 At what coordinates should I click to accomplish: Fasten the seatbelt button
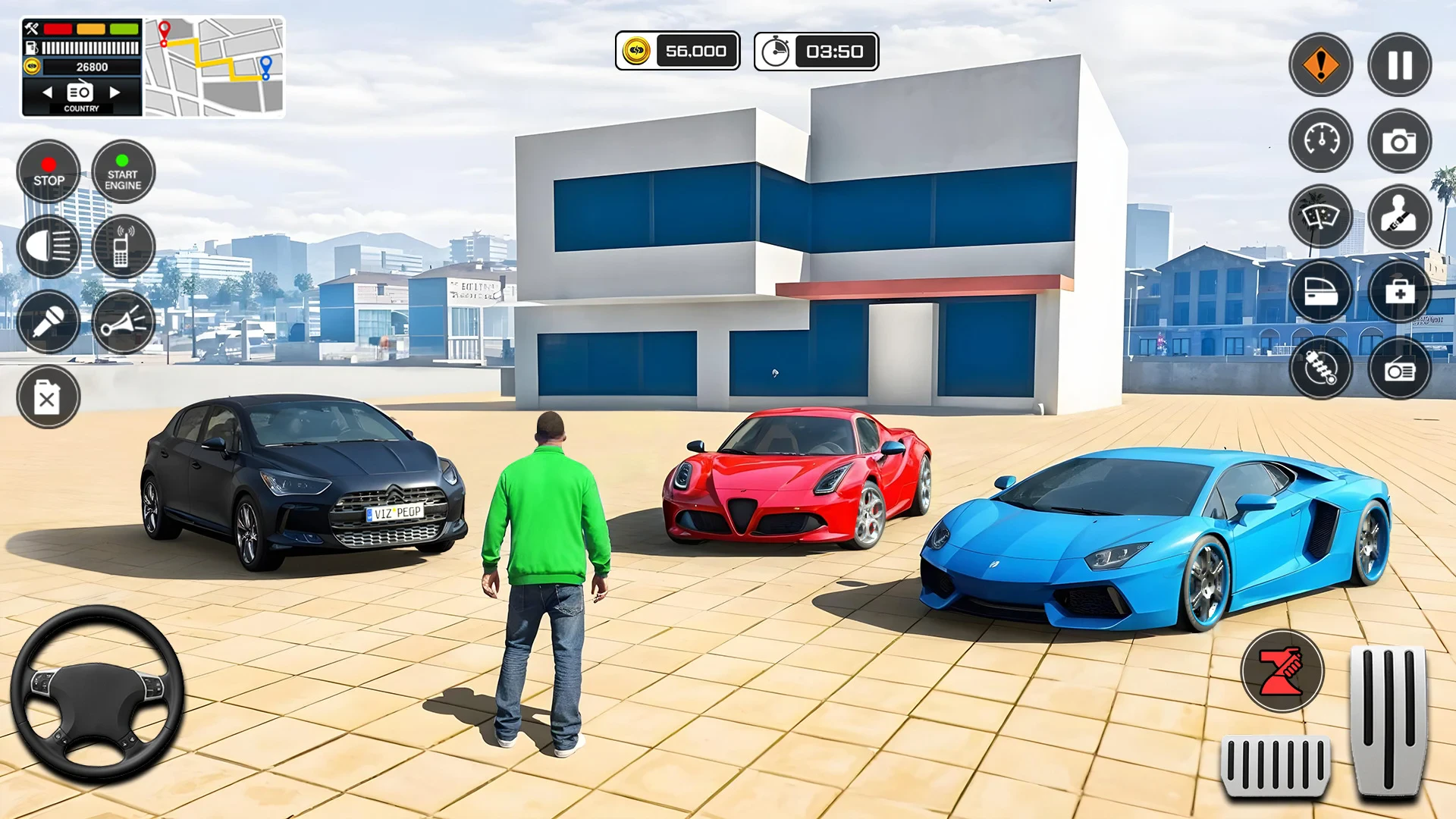click(x=1399, y=216)
